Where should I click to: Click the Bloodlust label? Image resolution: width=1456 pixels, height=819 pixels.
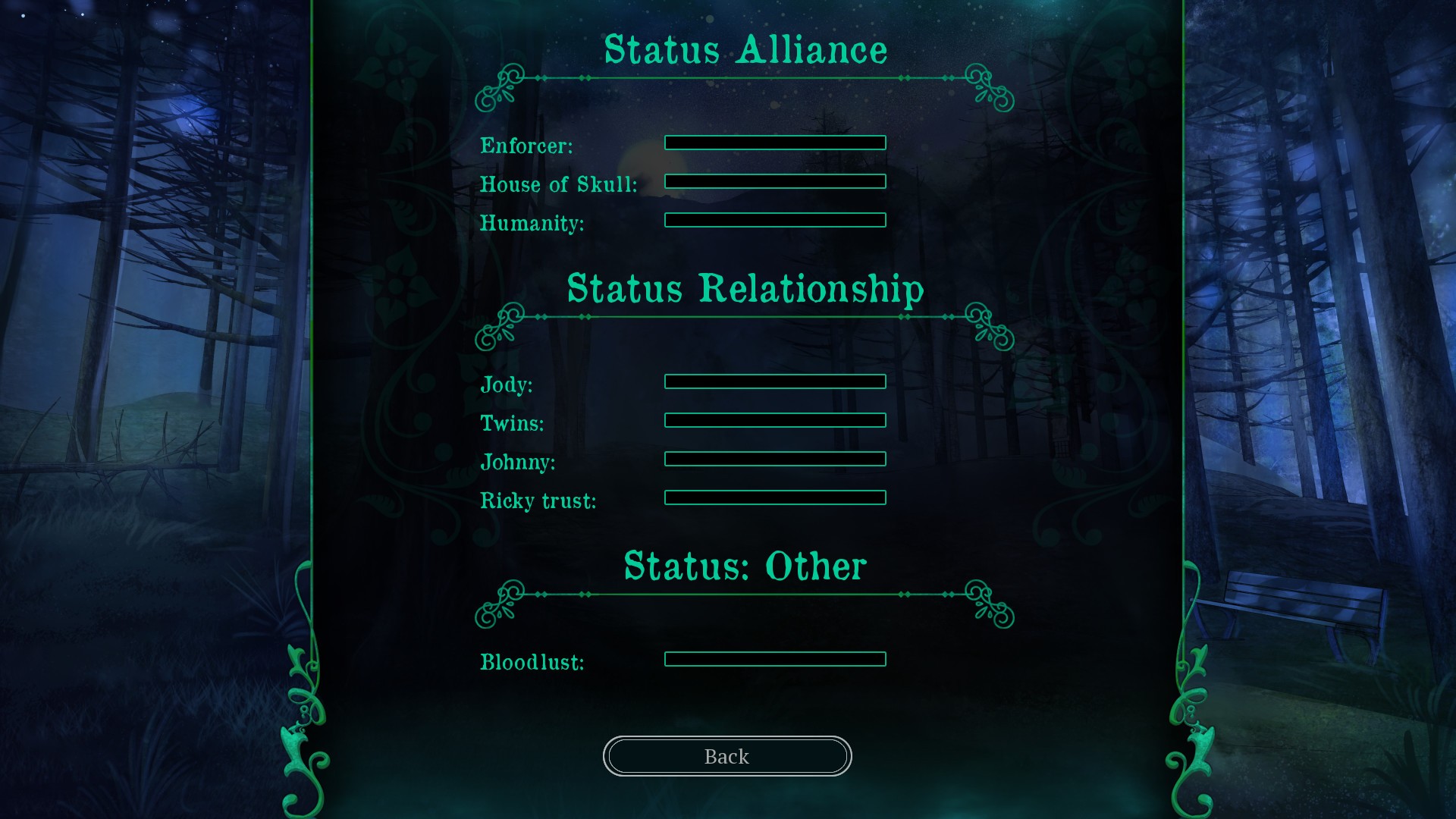tap(532, 661)
